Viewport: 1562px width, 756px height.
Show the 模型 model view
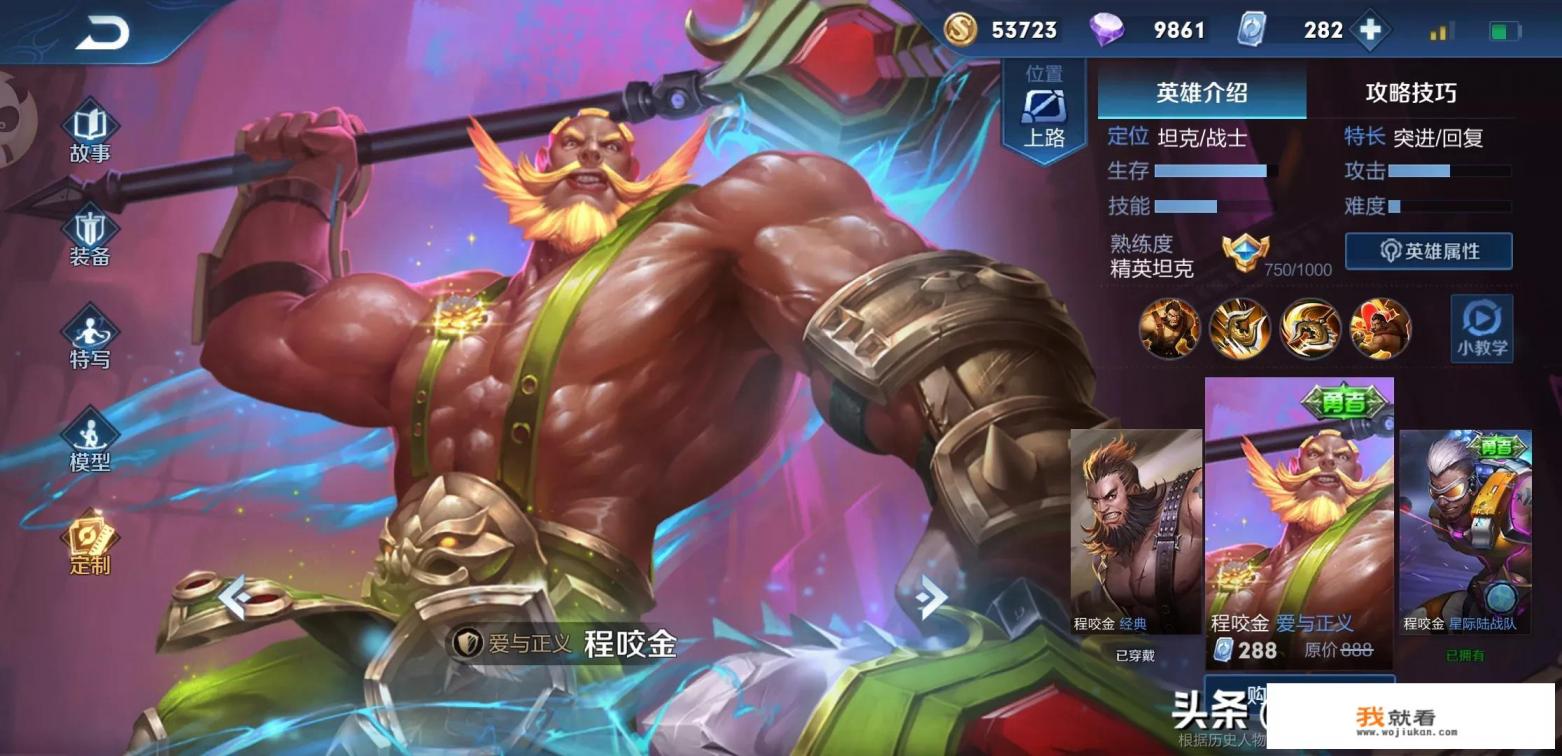[90, 443]
